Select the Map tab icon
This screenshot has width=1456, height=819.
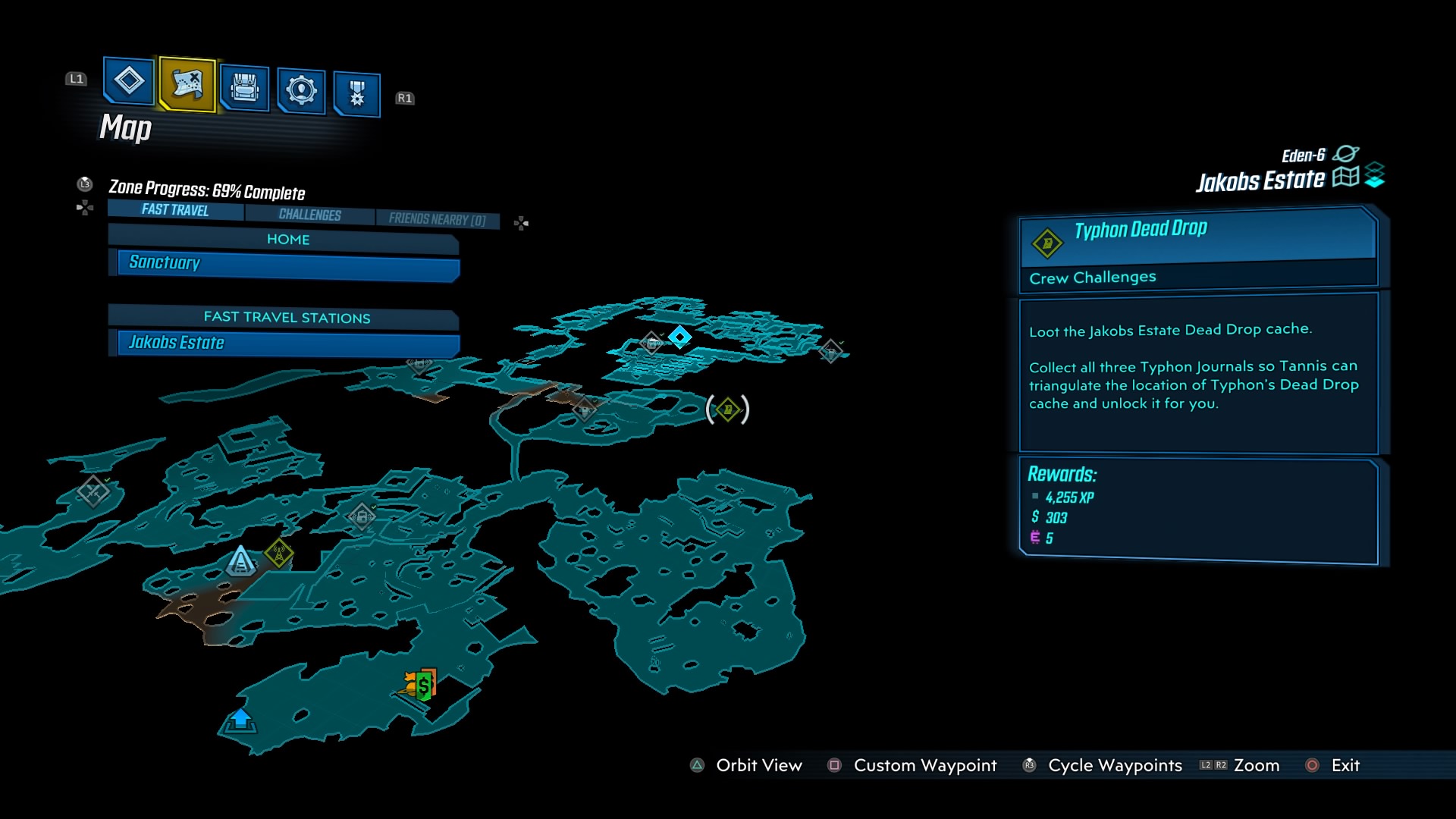click(x=187, y=84)
